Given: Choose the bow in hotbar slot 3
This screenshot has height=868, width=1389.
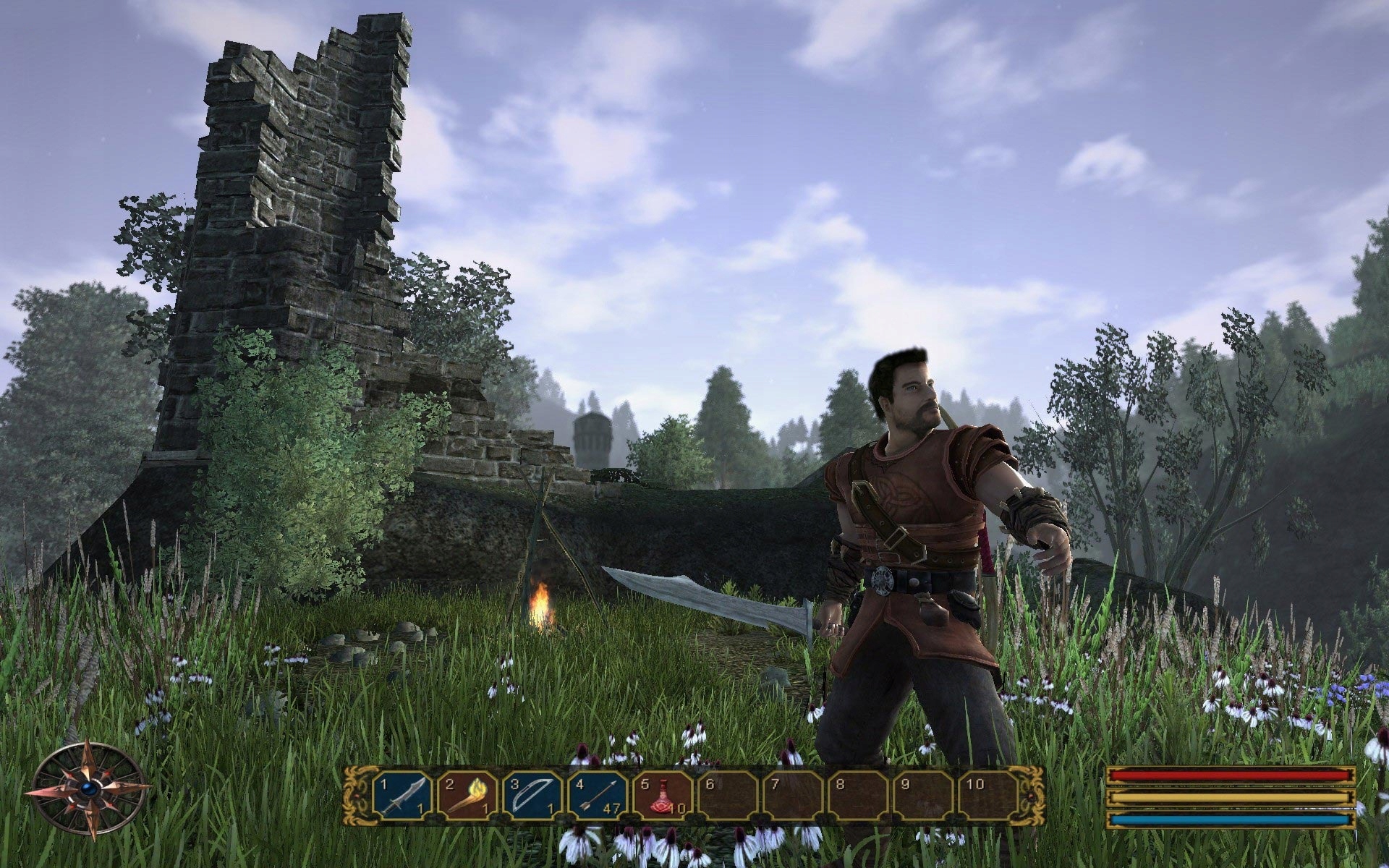Looking at the screenshot, I should pos(533,796).
